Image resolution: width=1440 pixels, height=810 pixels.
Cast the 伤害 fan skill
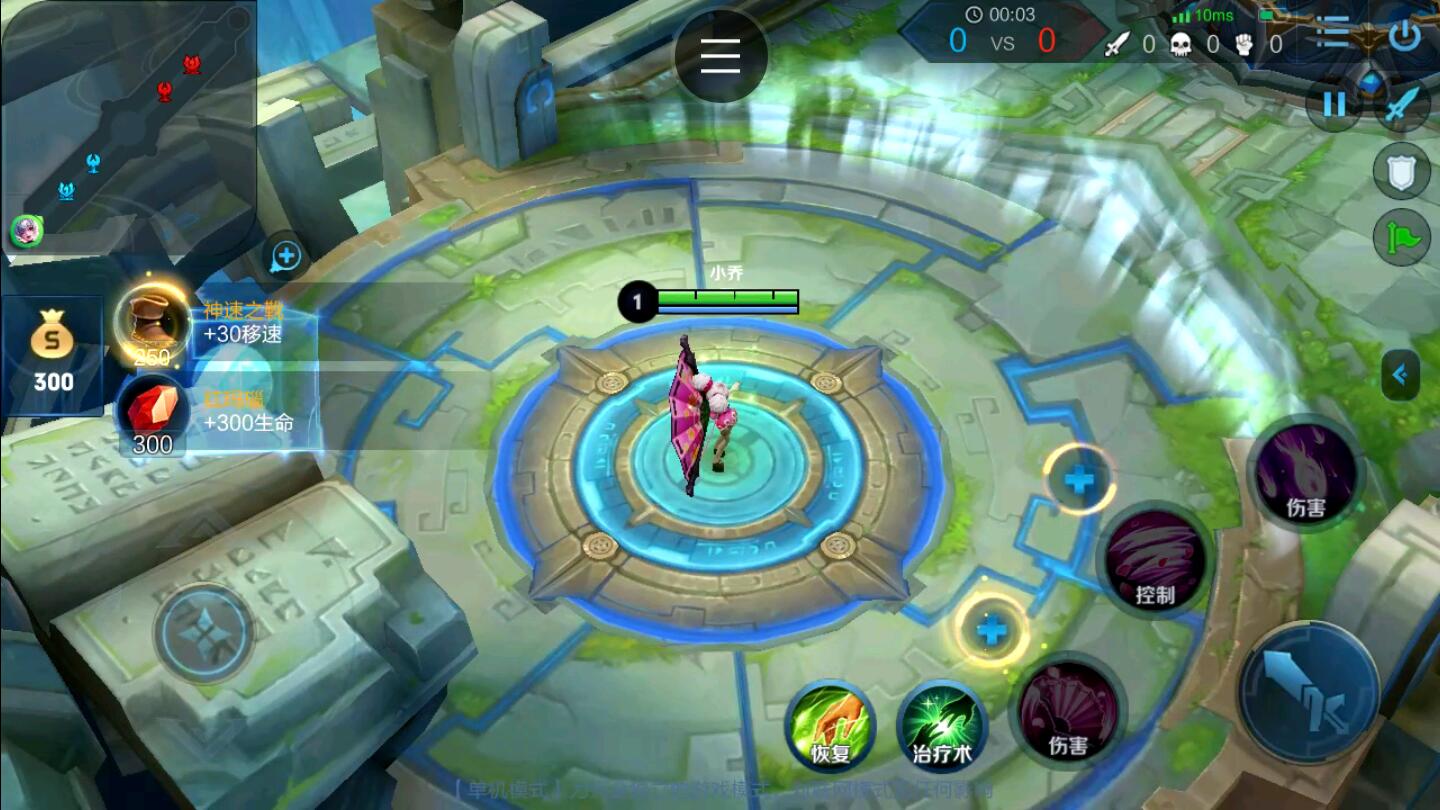coord(1068,711)
